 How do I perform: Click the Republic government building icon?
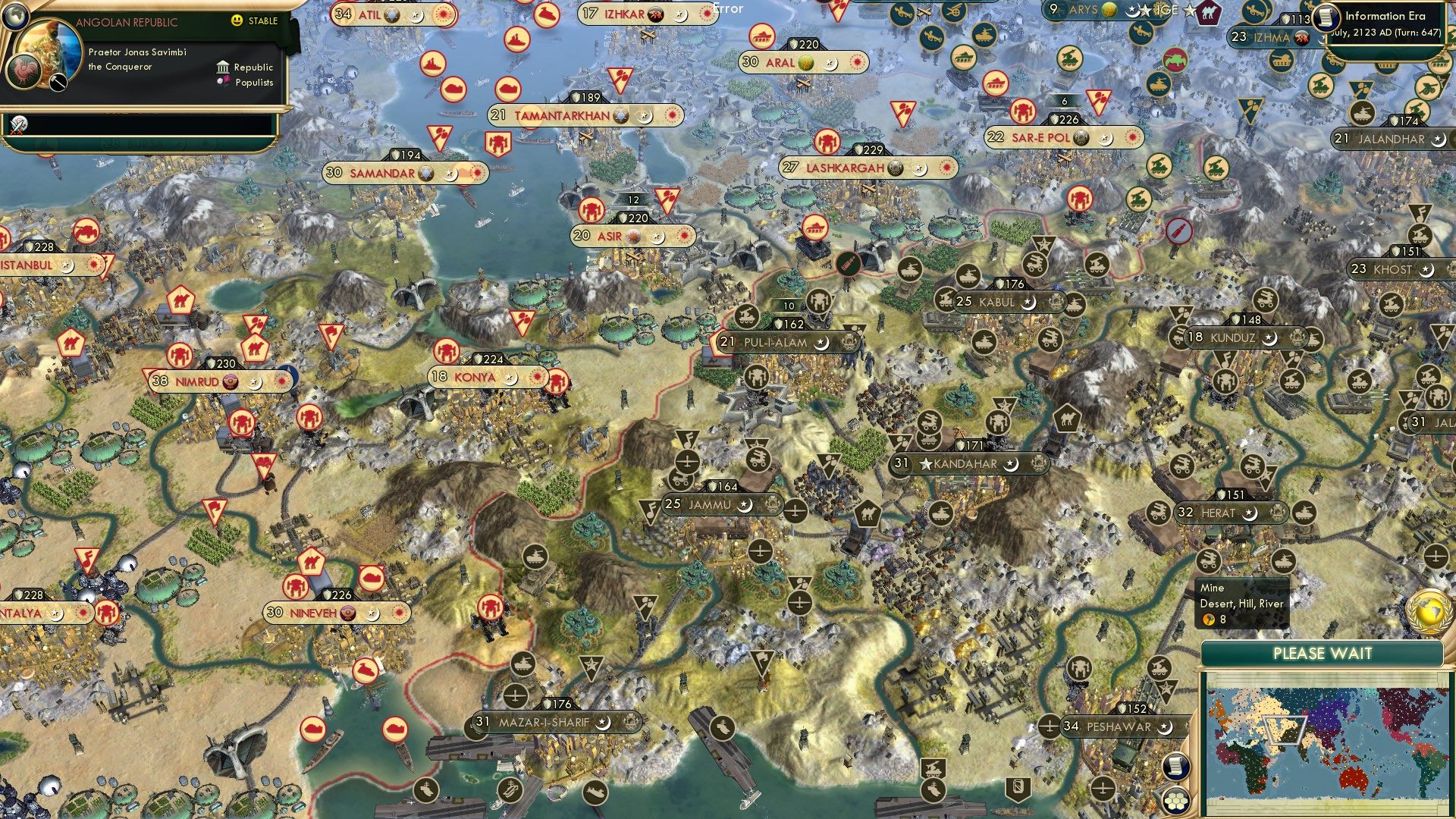click(224, 66)
